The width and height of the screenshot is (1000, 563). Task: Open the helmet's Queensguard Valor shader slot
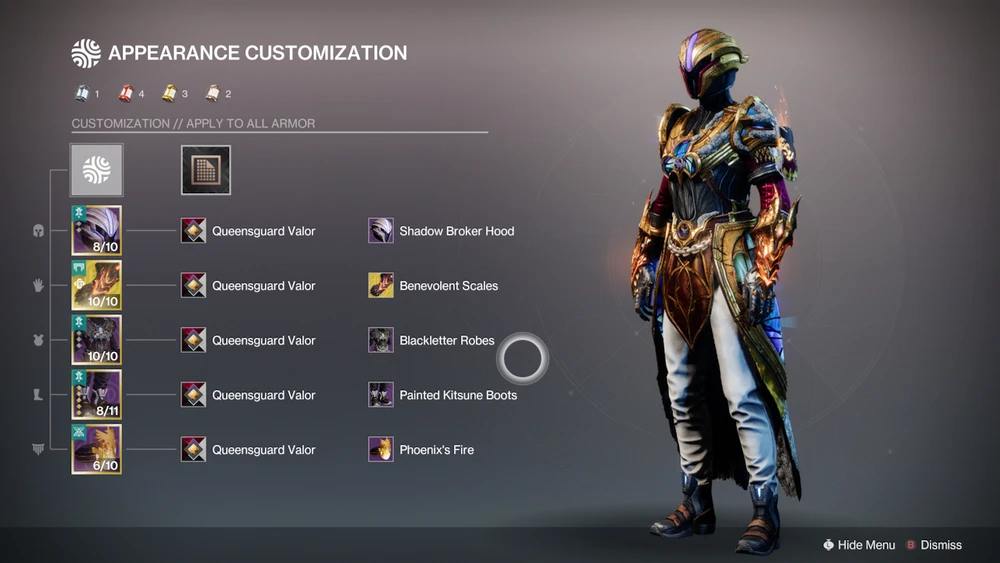(194, 231)
